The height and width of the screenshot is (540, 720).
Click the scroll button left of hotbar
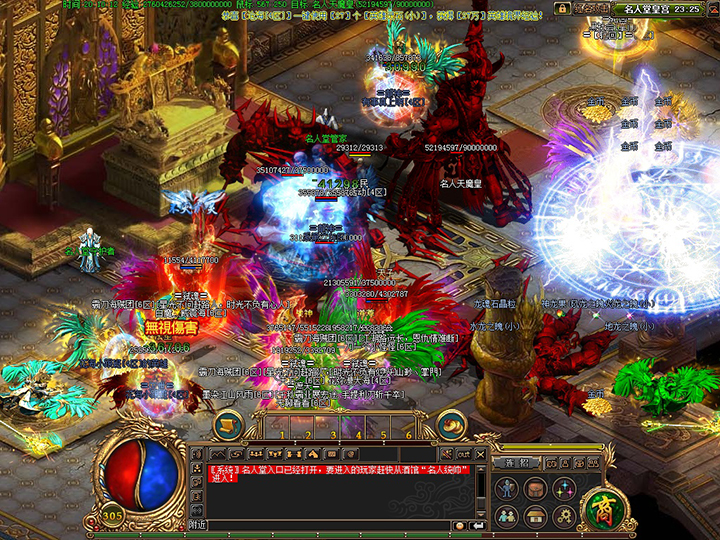click(x=227, y=423)
